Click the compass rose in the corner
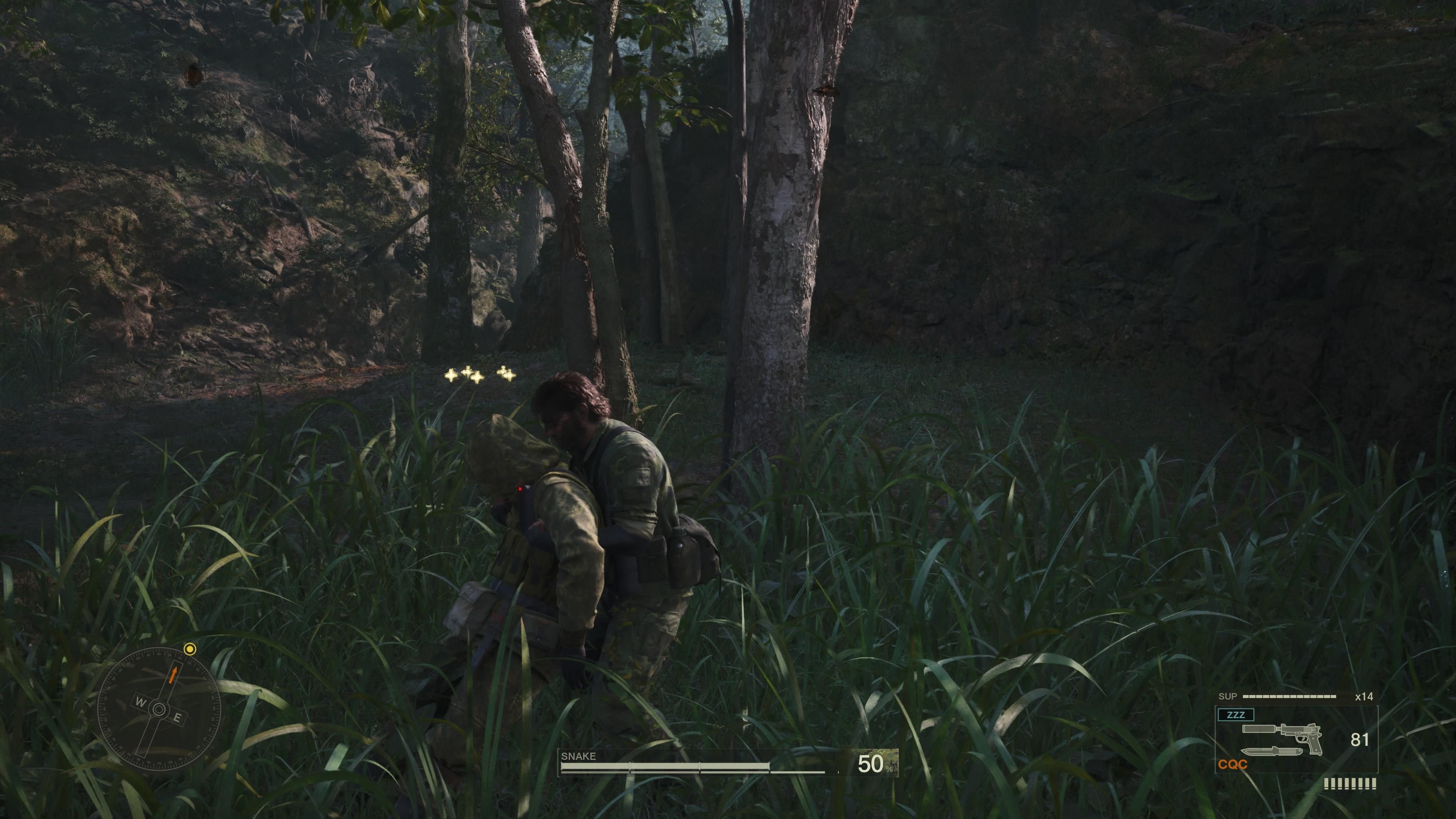The image size is (1456, 819). click(x=159, y=710)
